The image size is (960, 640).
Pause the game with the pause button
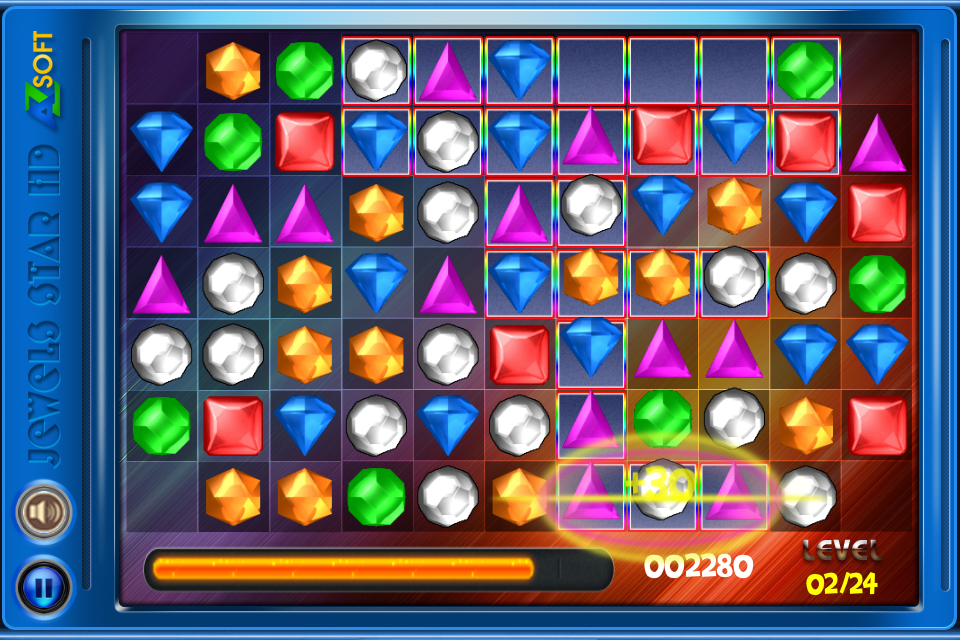tap(43, 586)
